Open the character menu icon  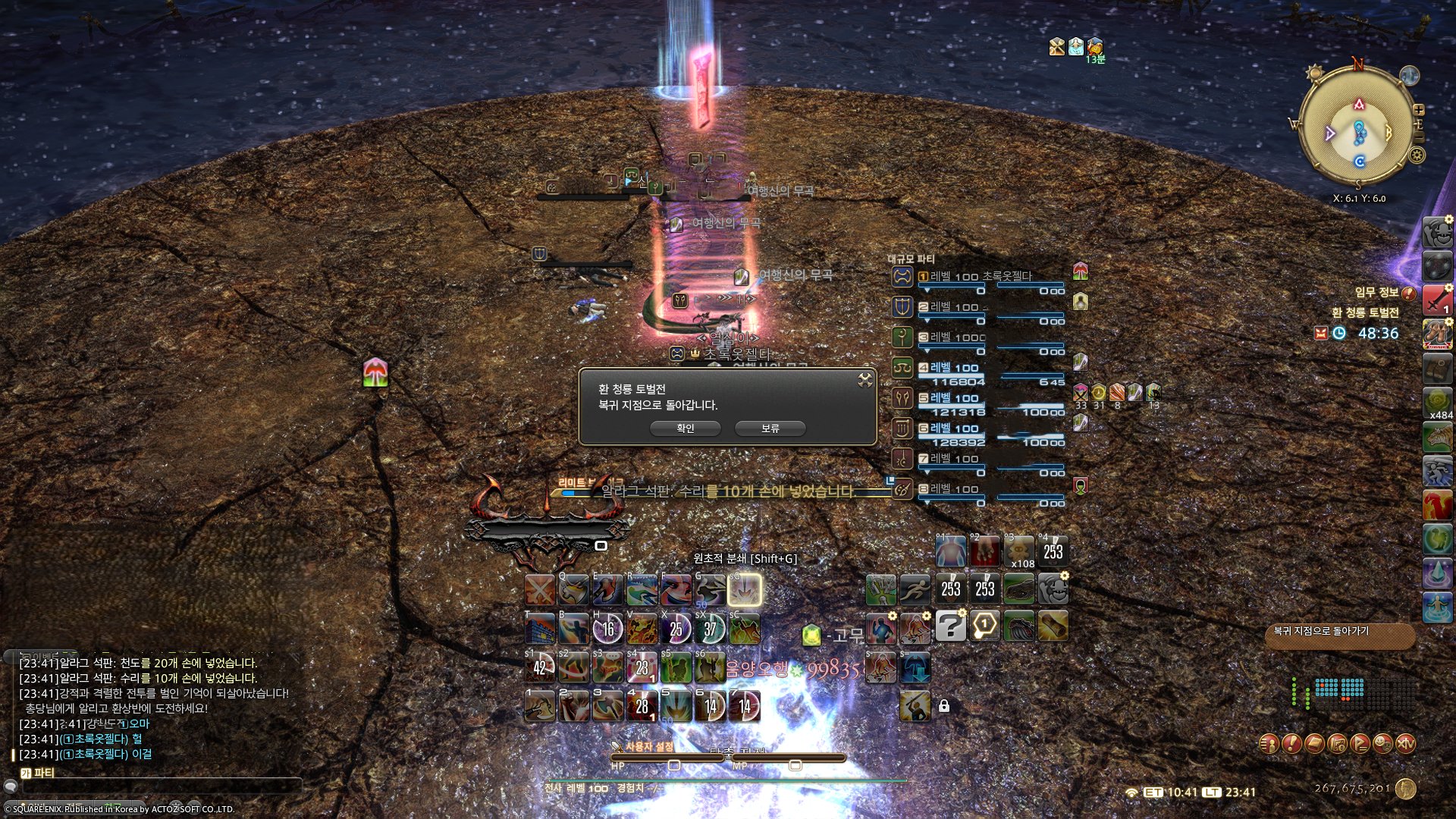(x=1269, y=744)
